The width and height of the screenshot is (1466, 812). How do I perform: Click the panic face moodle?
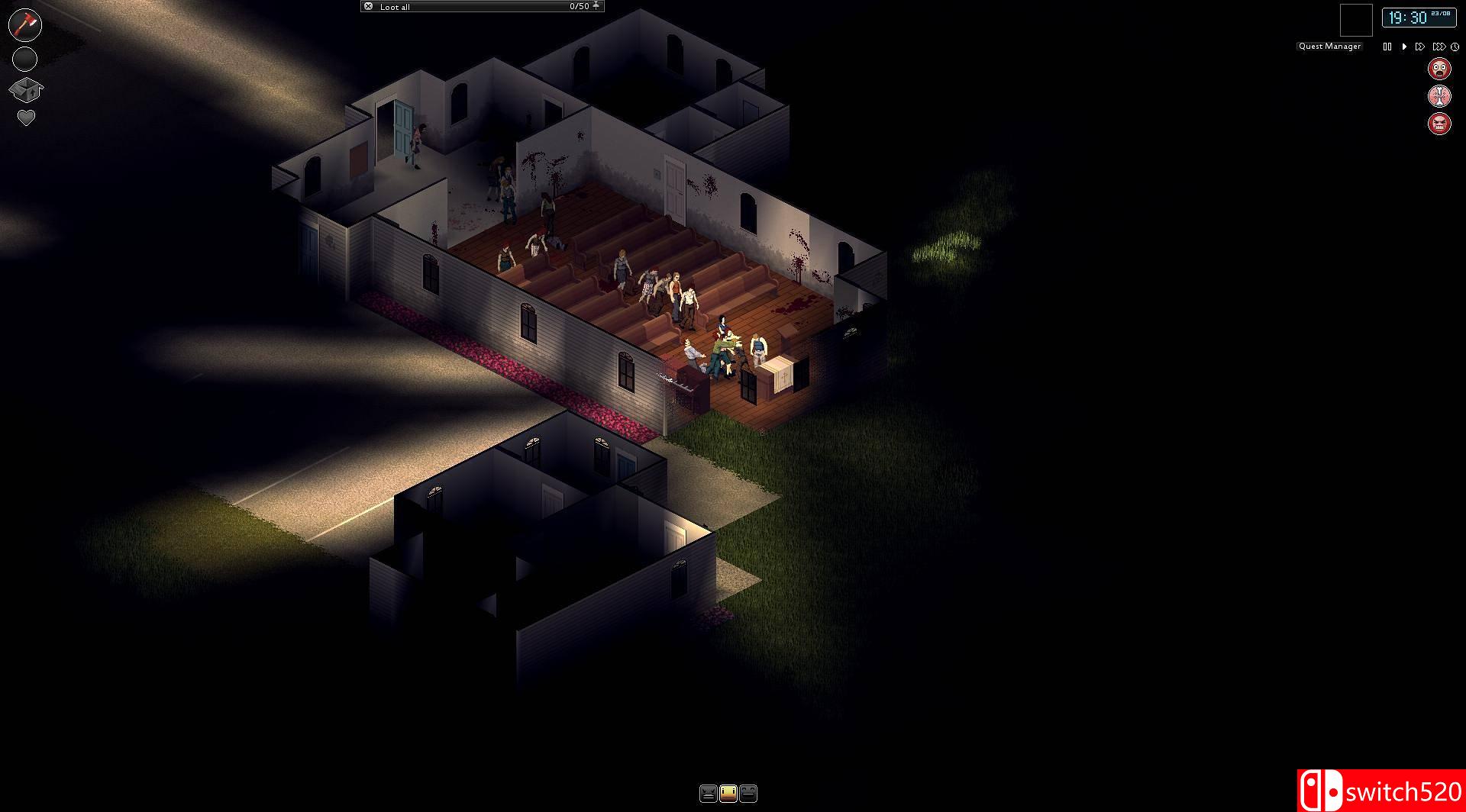pyautogui.click(x=1439, y=69)
